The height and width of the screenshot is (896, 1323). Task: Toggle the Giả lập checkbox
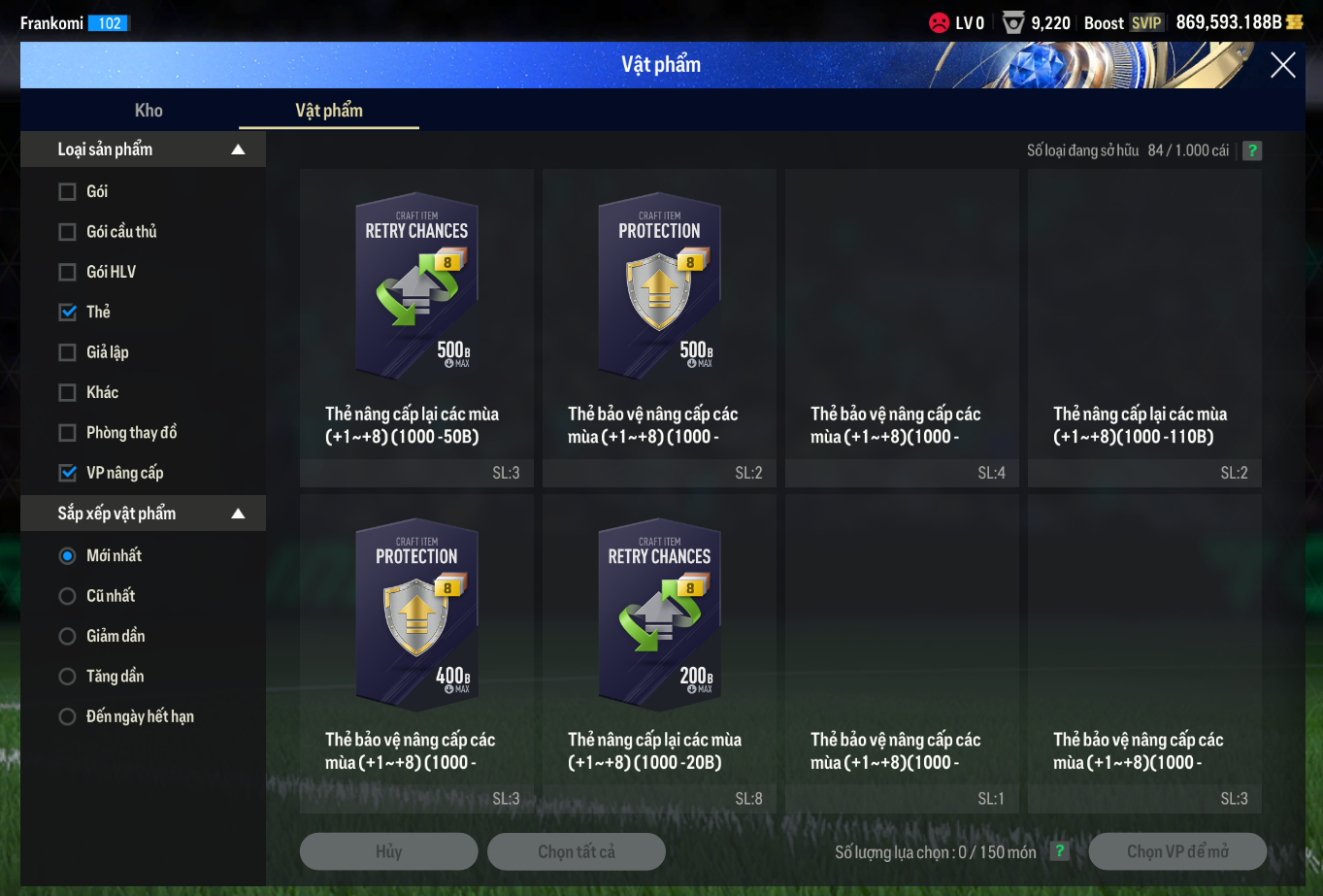coord(68,352)
